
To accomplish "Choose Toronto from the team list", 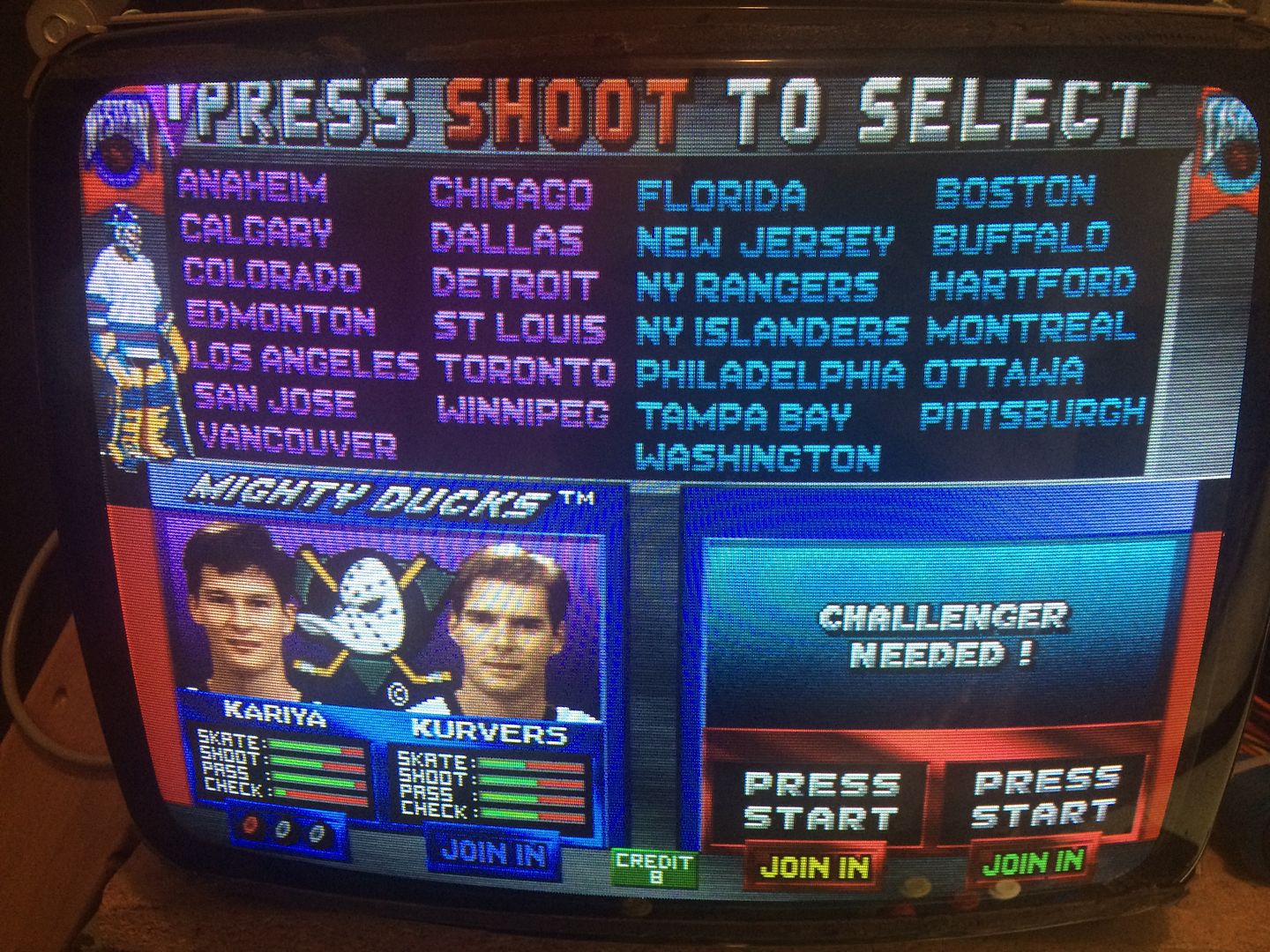I will tap(525, 369).
